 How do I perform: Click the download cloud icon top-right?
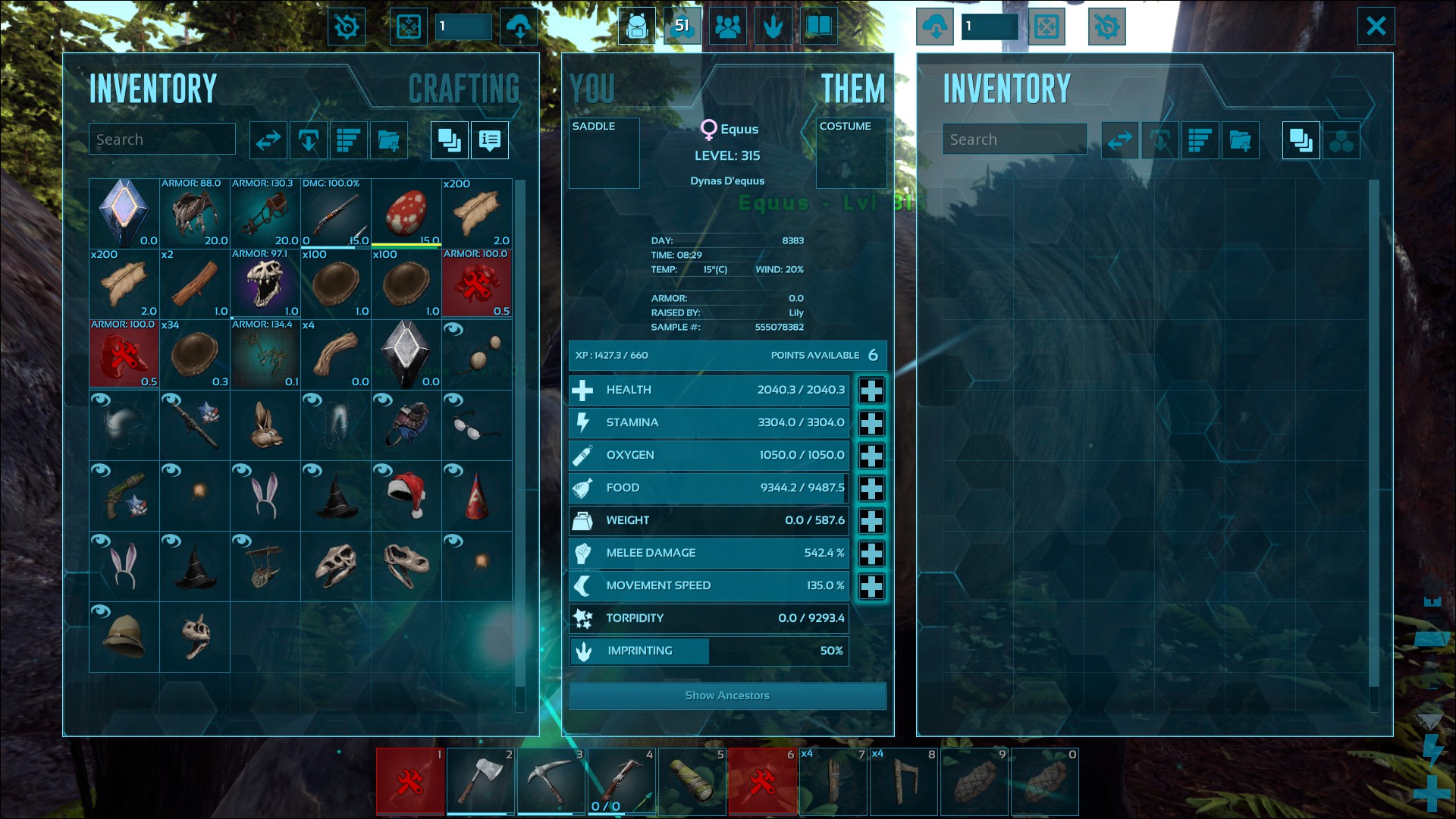[x=935, y=25]
